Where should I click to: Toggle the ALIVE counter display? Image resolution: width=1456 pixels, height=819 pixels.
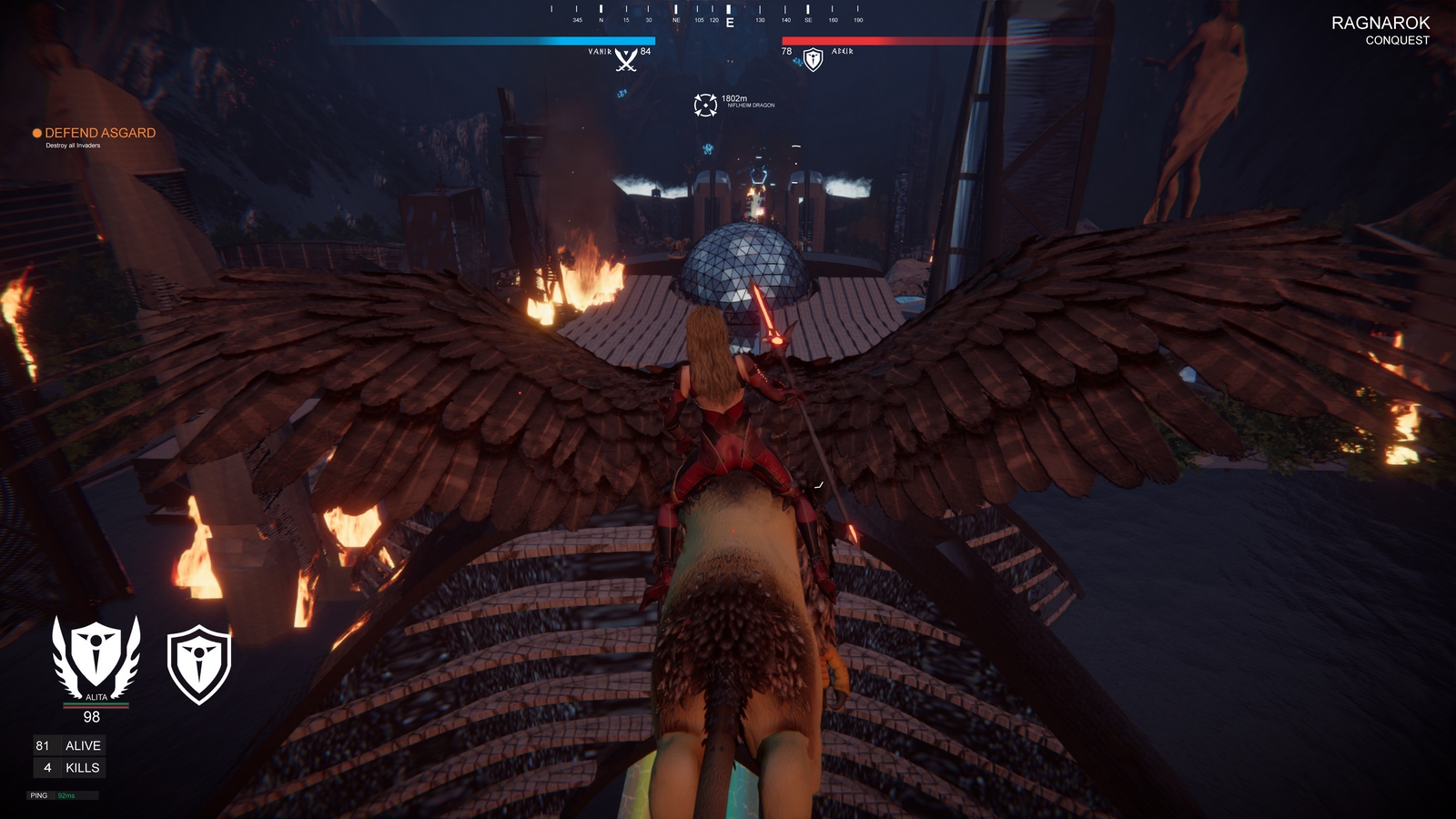coord(68,744)
